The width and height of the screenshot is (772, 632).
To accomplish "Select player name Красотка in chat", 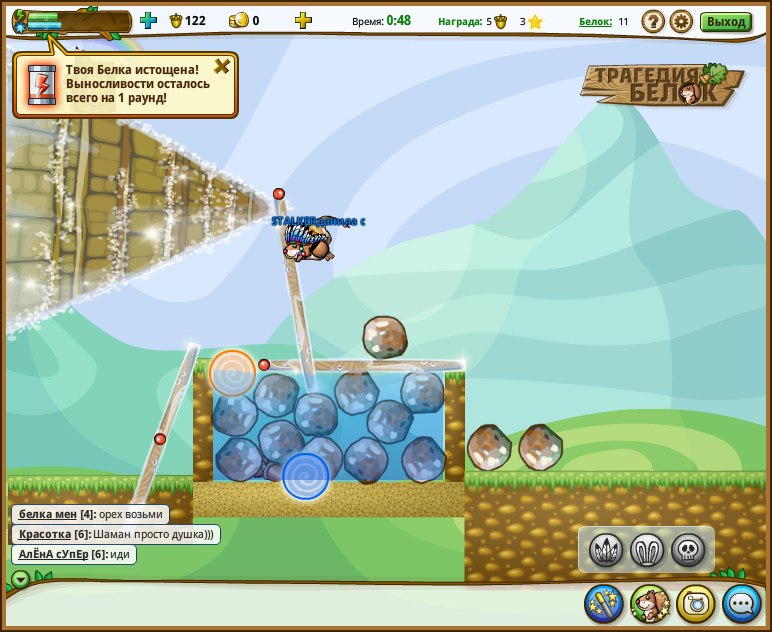I will pyautogui.click(x=45, y=534).
